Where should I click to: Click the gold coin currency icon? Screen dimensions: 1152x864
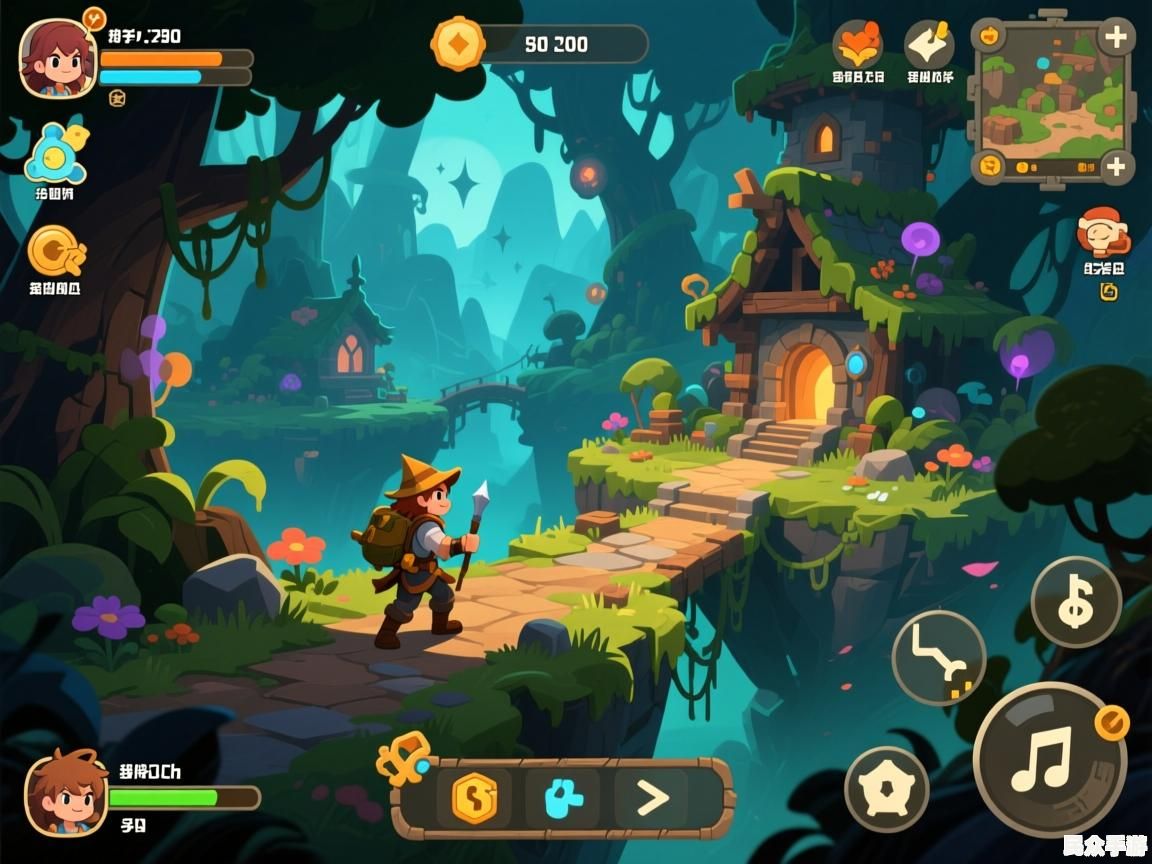(458, 44)
